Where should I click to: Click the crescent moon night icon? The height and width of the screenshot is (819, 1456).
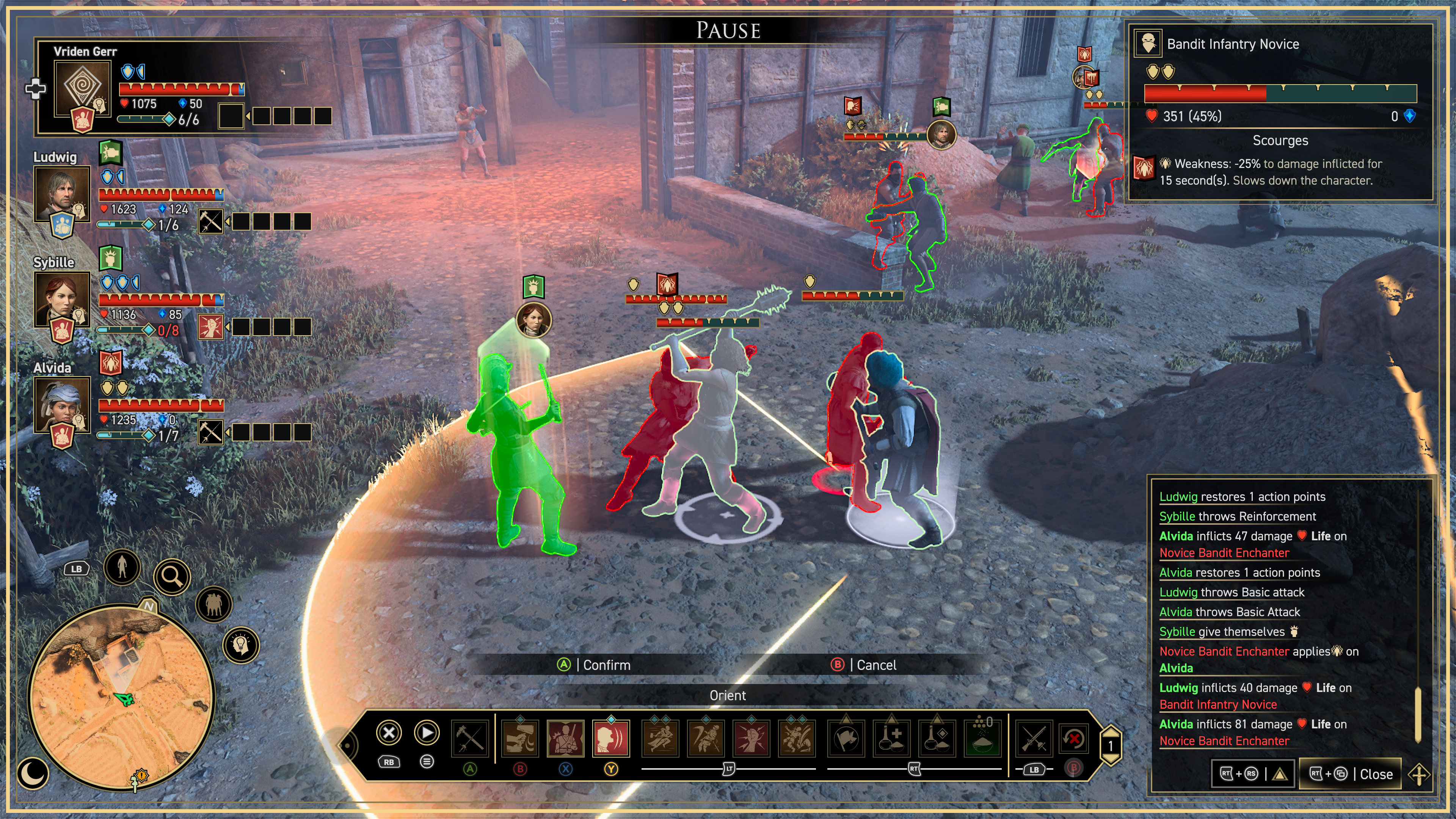33,773
